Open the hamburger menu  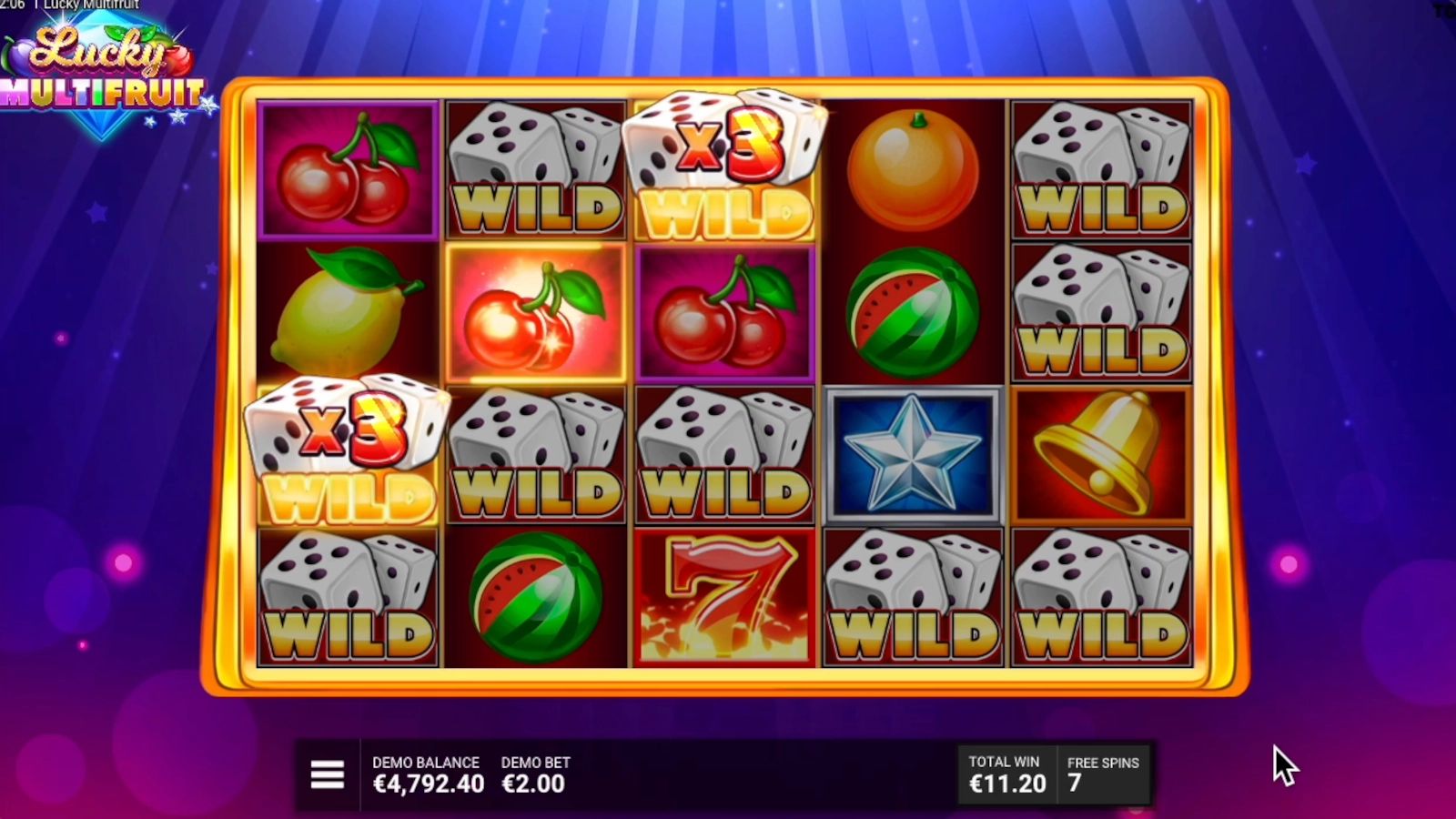(x=327, y=773)
